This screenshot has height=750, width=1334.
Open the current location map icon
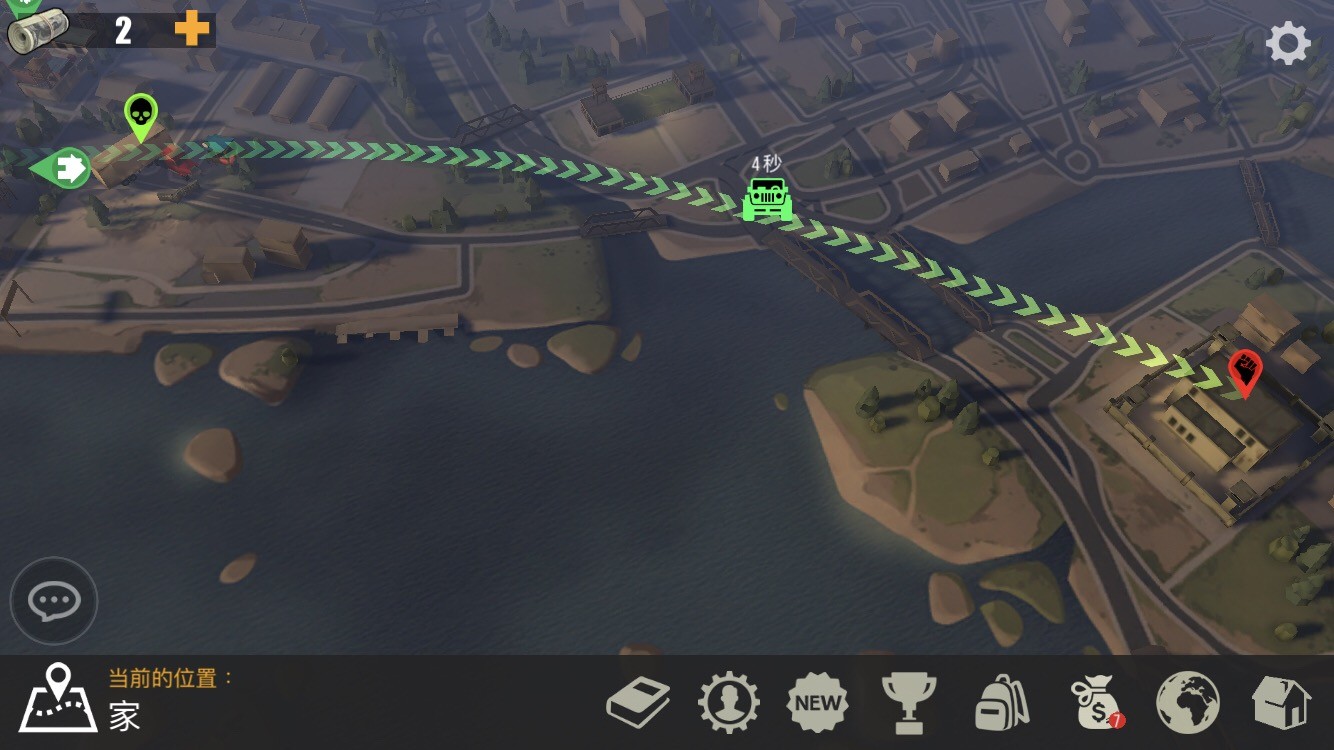pyautogui.click(x=59, y=696)
